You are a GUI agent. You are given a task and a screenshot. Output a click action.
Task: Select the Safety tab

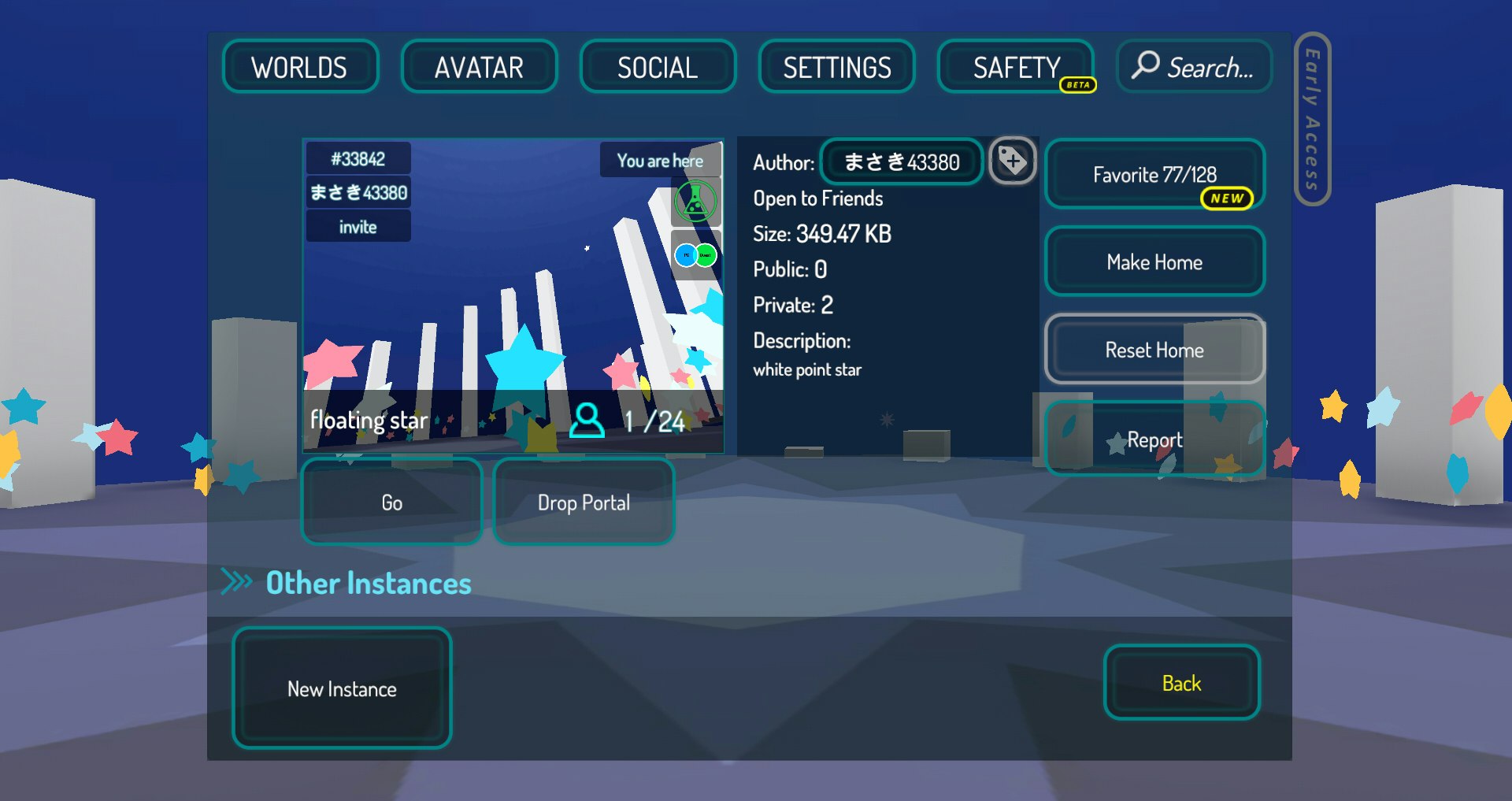pyautogui.click(x=1016, y=67)
